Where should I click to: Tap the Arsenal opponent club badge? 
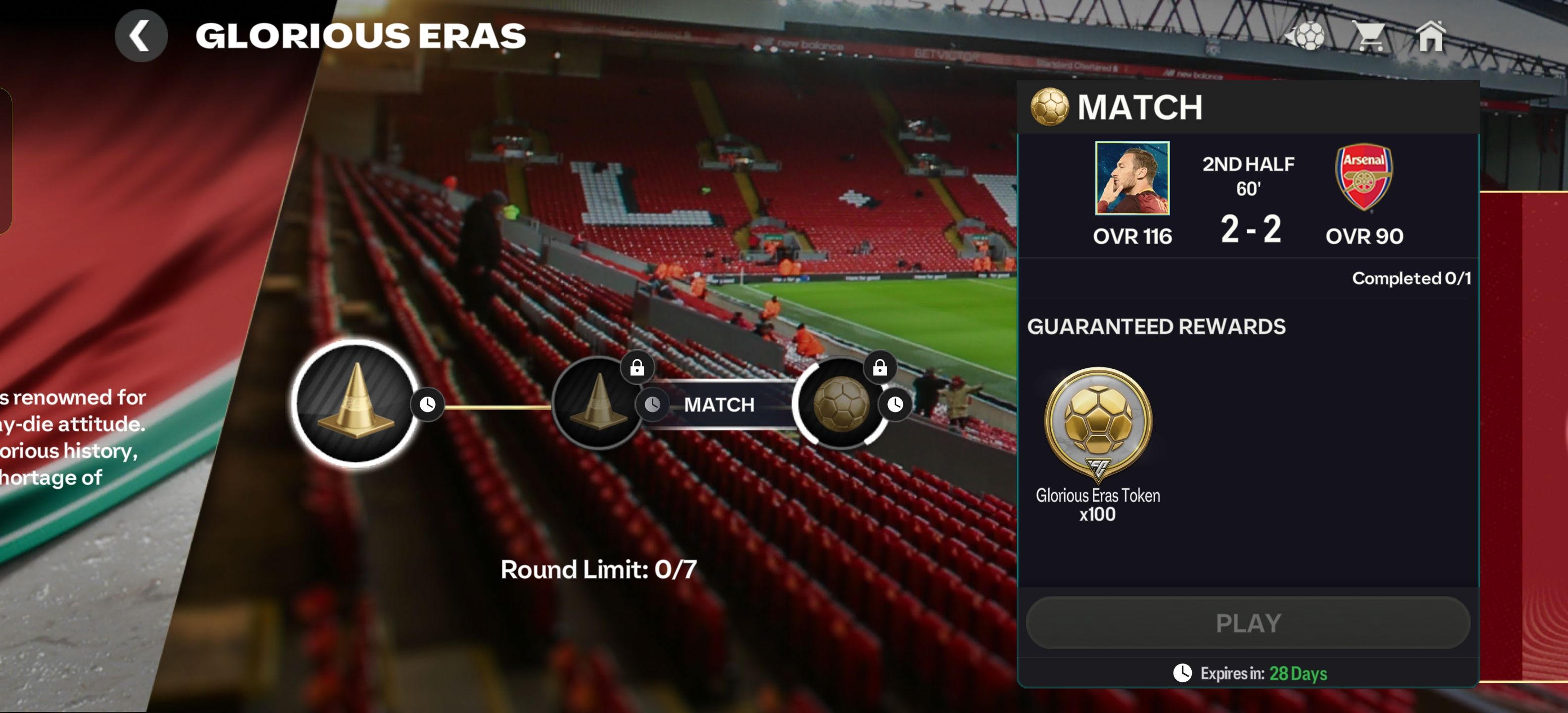point(1364,177)
